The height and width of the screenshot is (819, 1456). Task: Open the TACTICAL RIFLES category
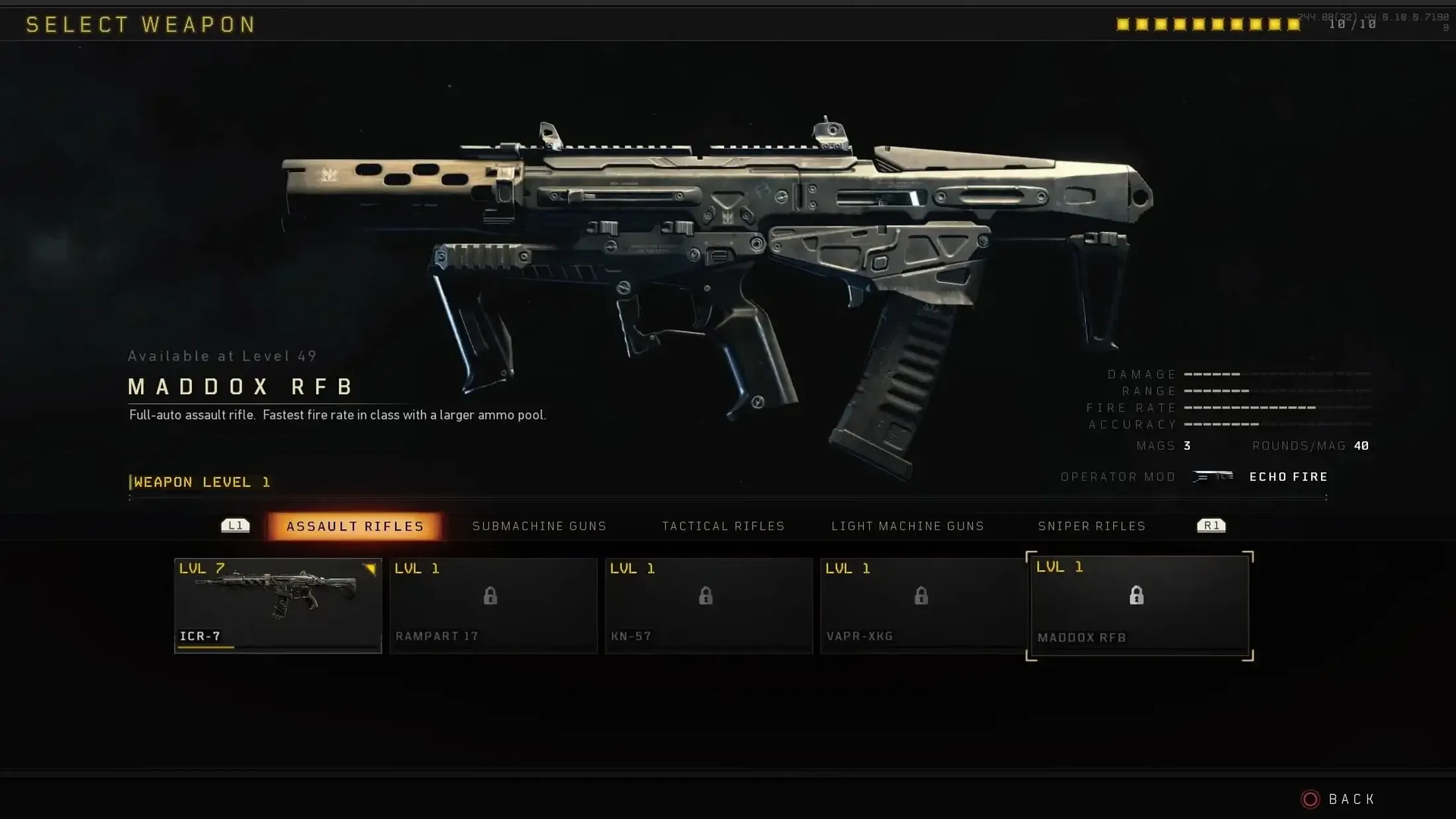723,526
